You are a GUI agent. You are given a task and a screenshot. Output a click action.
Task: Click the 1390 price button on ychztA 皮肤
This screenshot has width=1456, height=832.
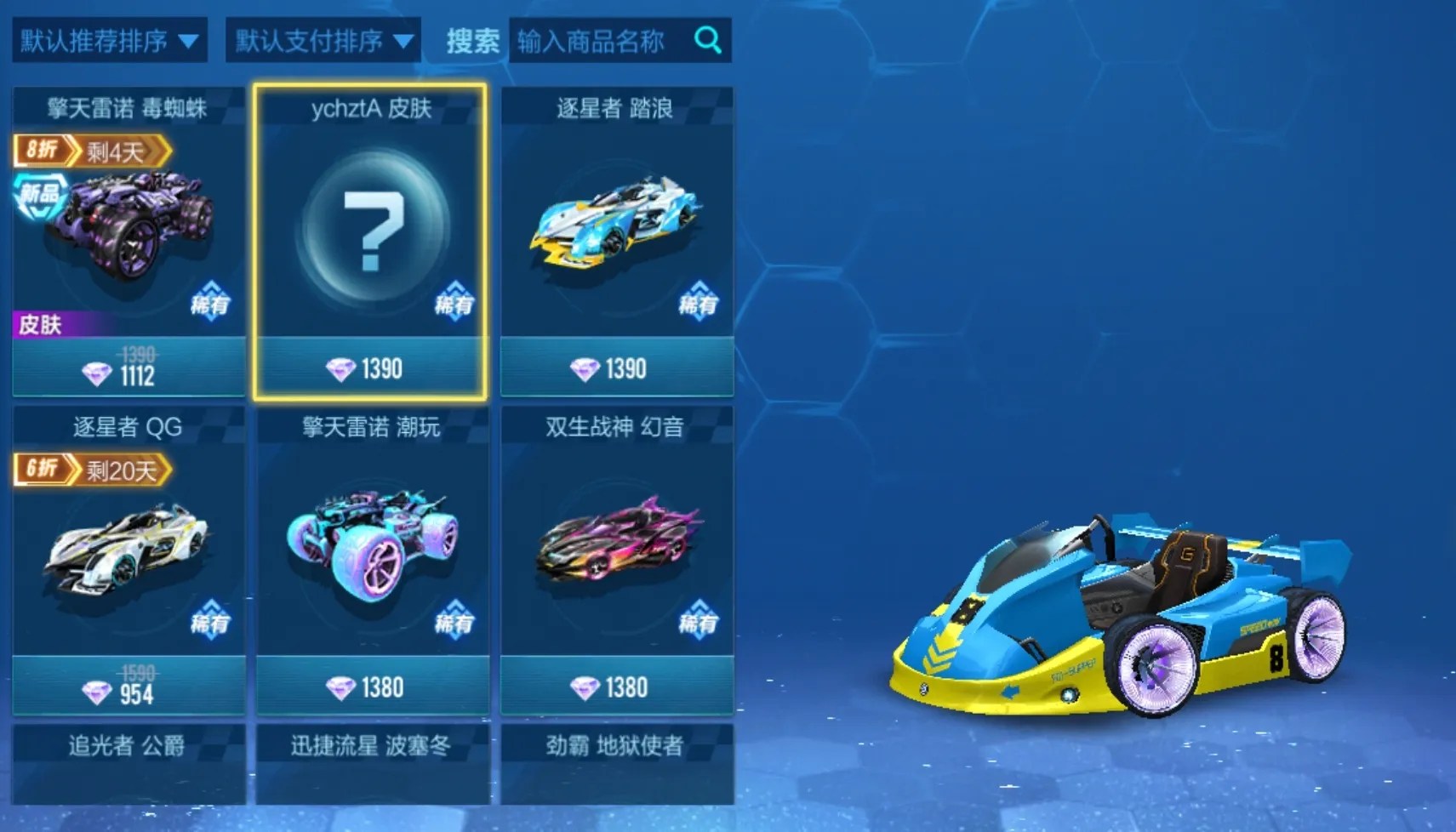pyautogui.click(x=372, y=368)
